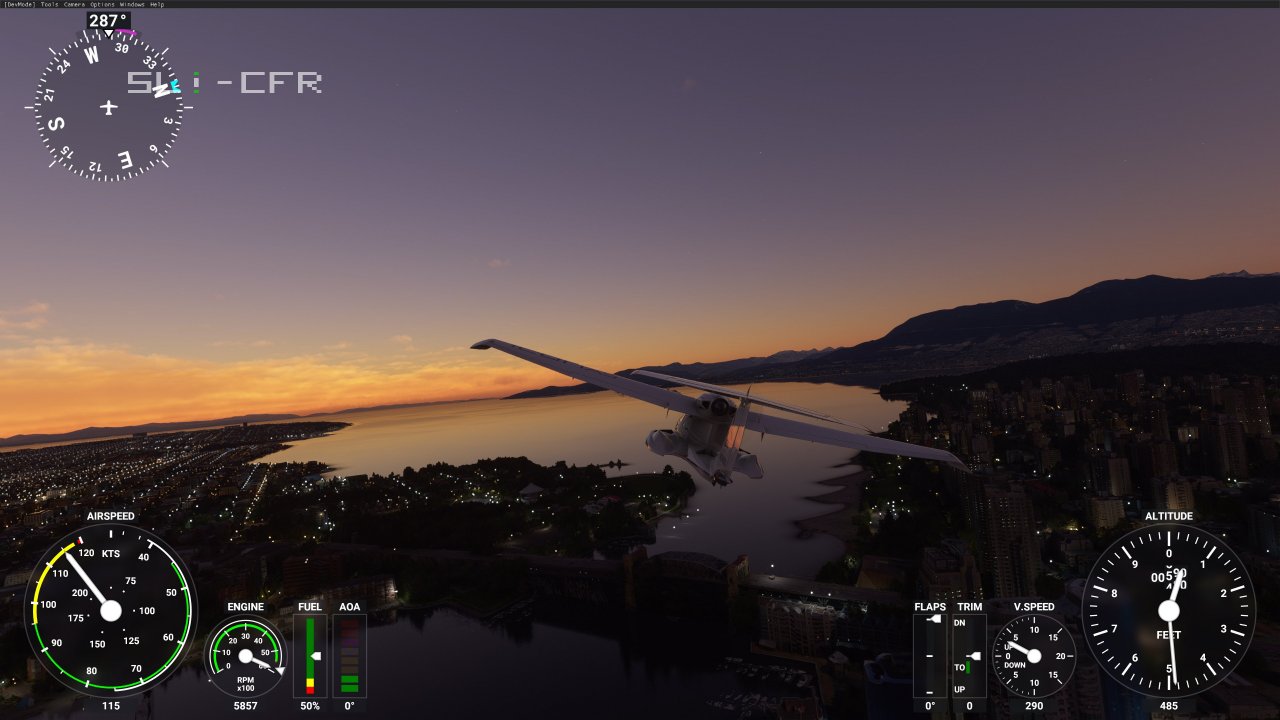The width and height of the screenshot is (1280, 720).
Task: Open the Options menu
Action: pos(102,4)
